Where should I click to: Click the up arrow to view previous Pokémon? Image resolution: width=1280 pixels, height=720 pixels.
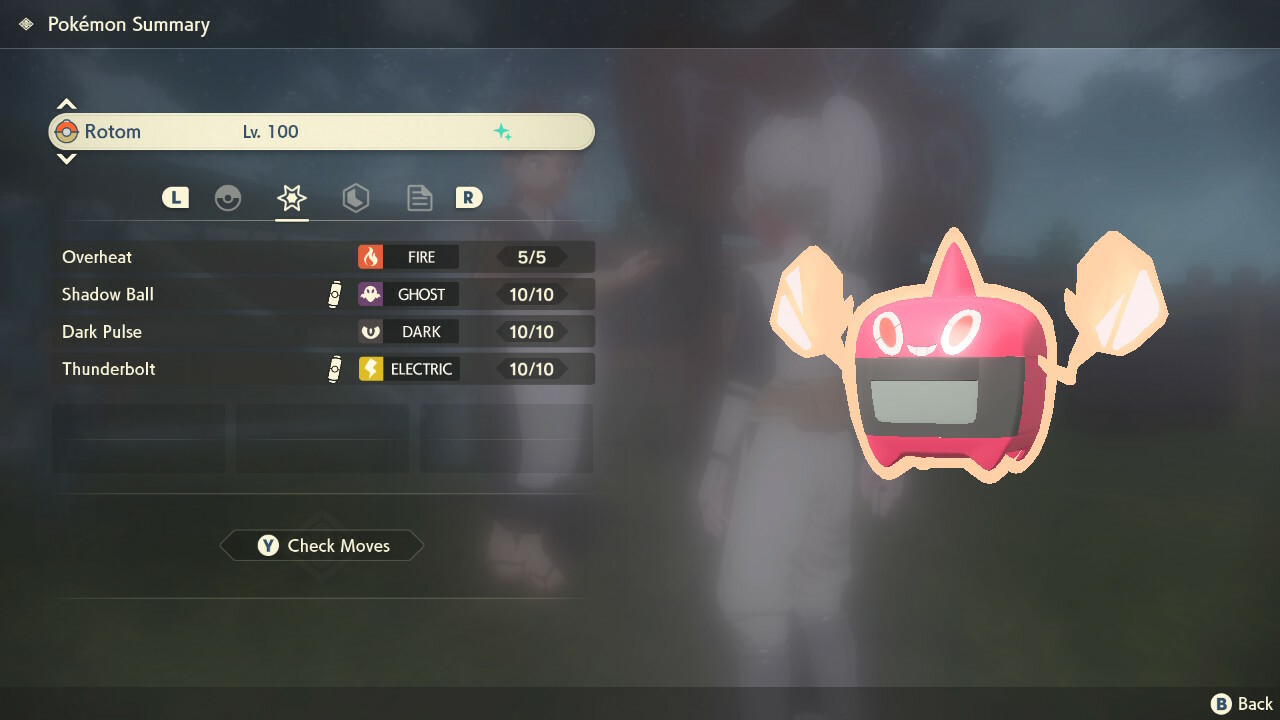click(66, 103)
